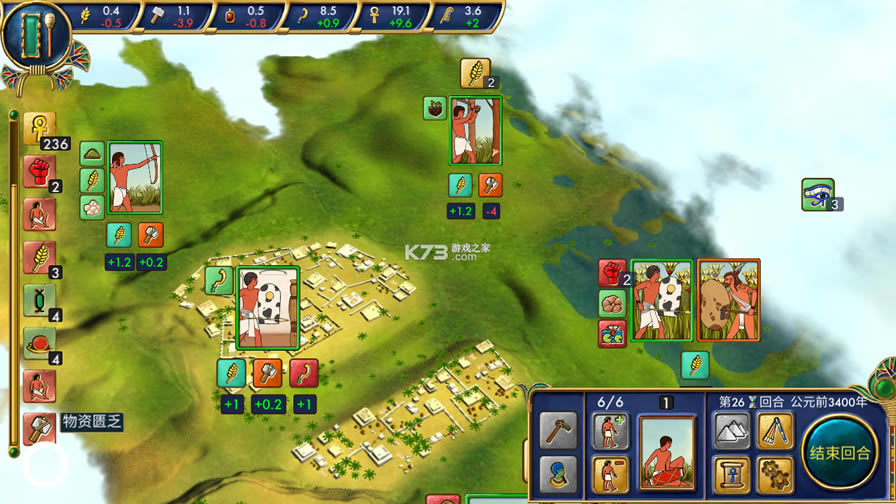Image resolution: width=896 pixels, height=504 pixels.
Task: Open the axe tool button
Action: pyautogui.click(x=559, y=431)
